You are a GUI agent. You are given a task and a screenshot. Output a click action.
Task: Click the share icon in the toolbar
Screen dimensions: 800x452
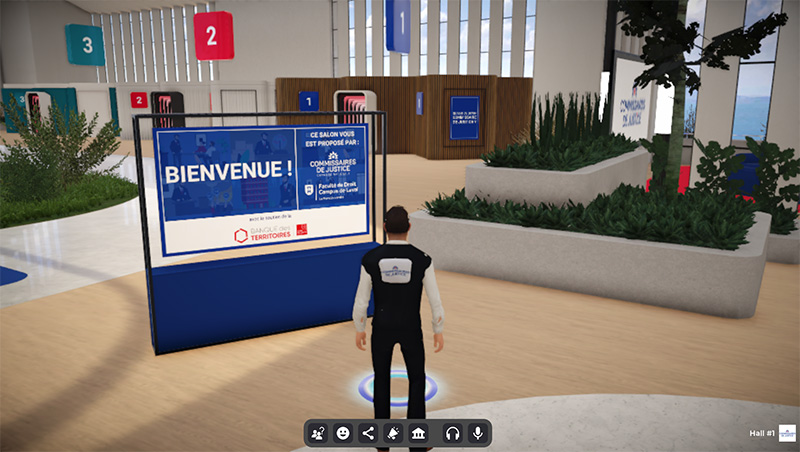coord(368,433)
